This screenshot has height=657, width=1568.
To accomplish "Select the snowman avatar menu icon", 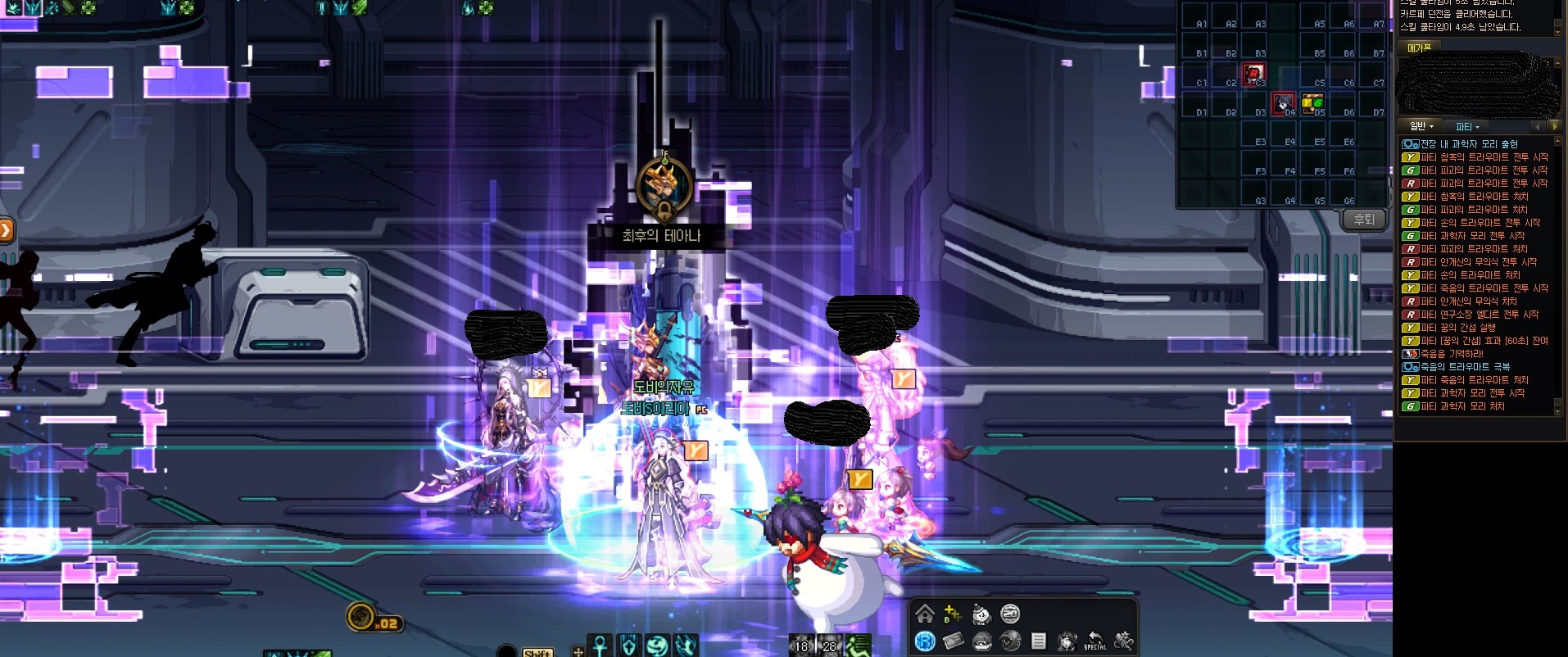I will point(981,614).
